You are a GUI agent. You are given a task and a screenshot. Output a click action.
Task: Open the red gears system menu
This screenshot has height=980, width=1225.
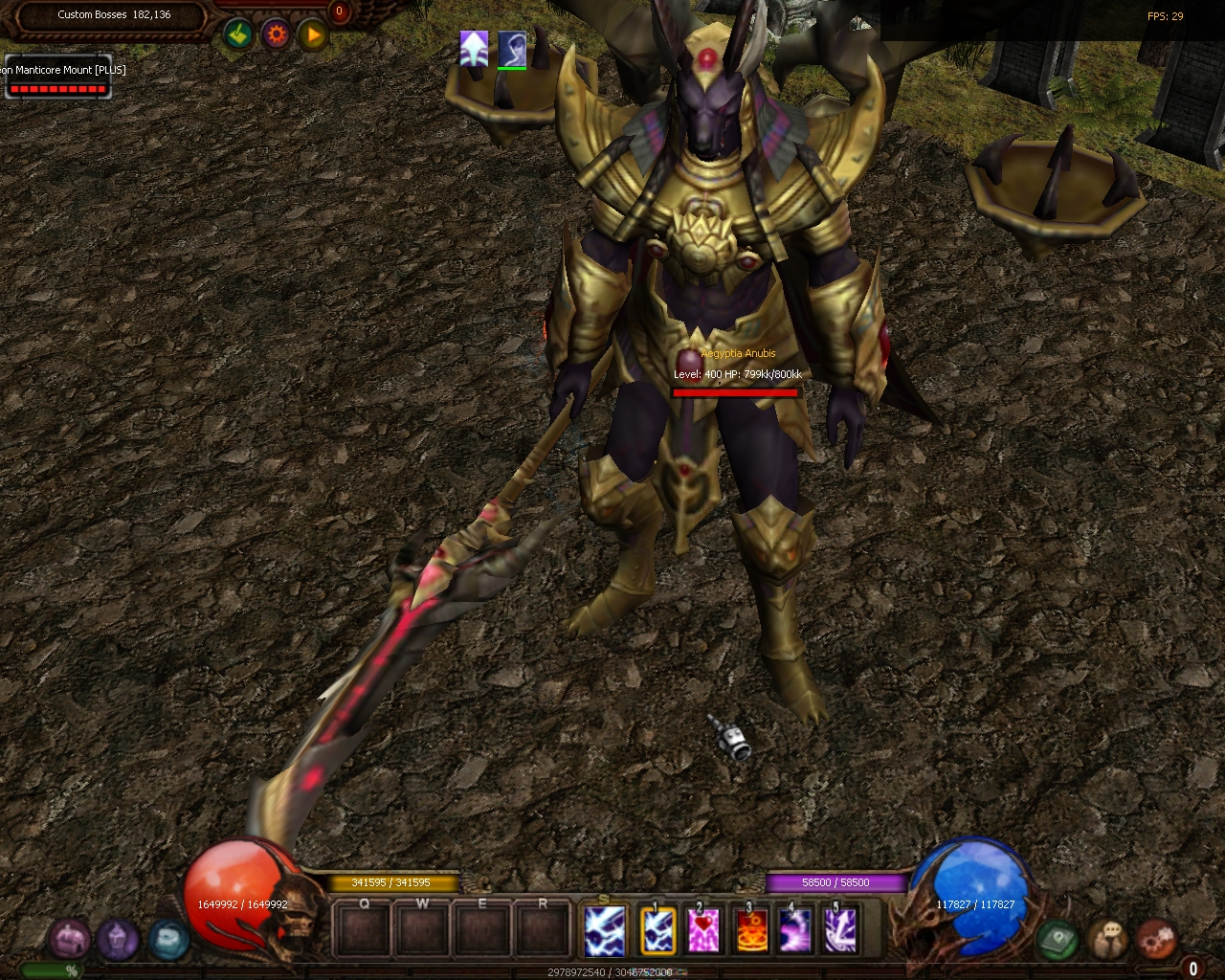point(1156,939)
